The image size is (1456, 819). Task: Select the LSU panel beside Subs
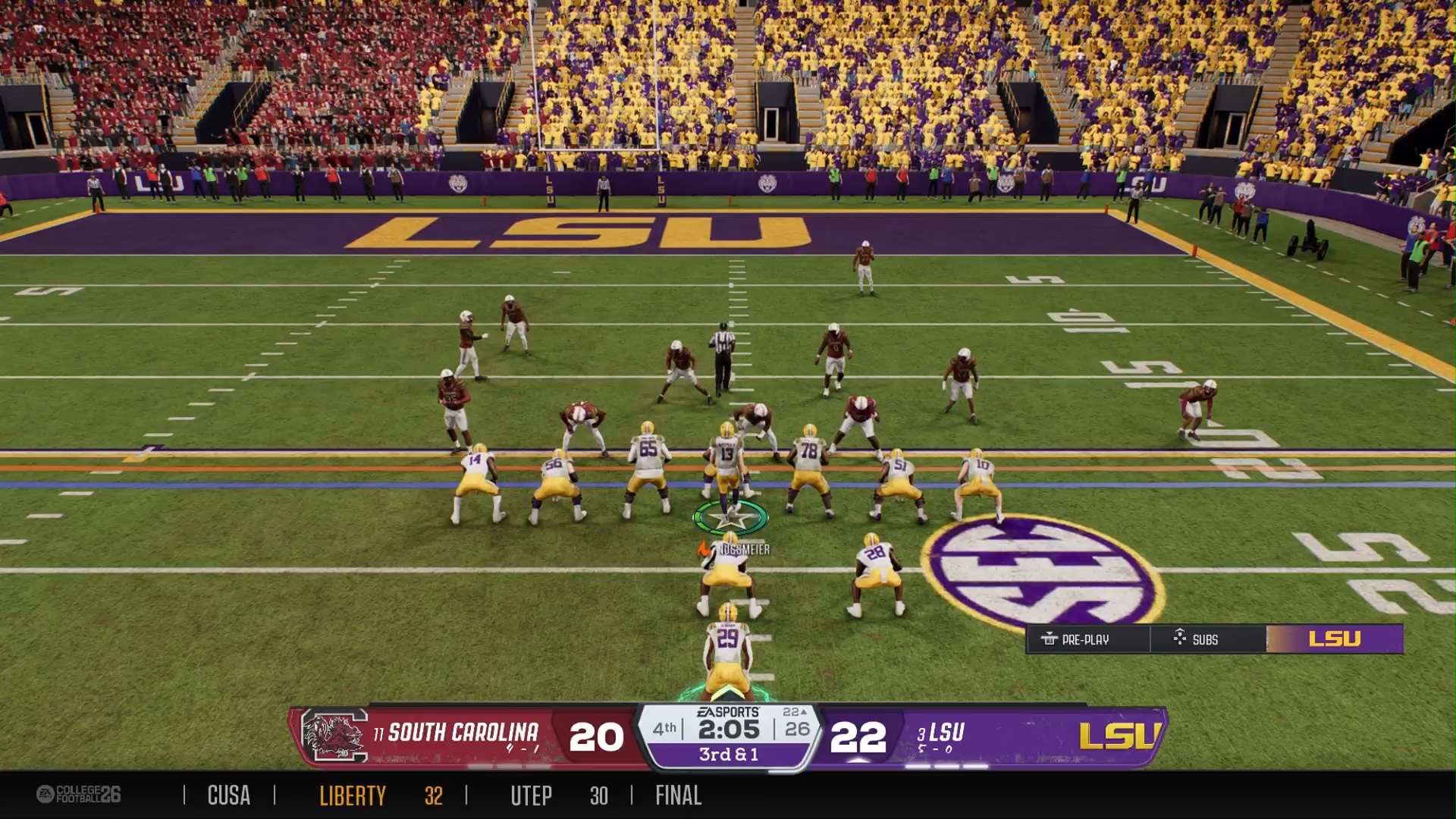1335,639
